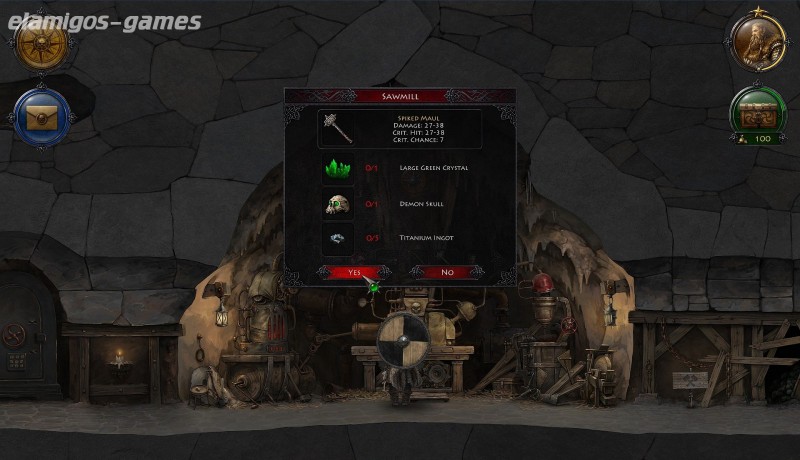The width and height of the screenshot is (800, 460).
Task: Open the character portrait medallion
Action: 757,42
